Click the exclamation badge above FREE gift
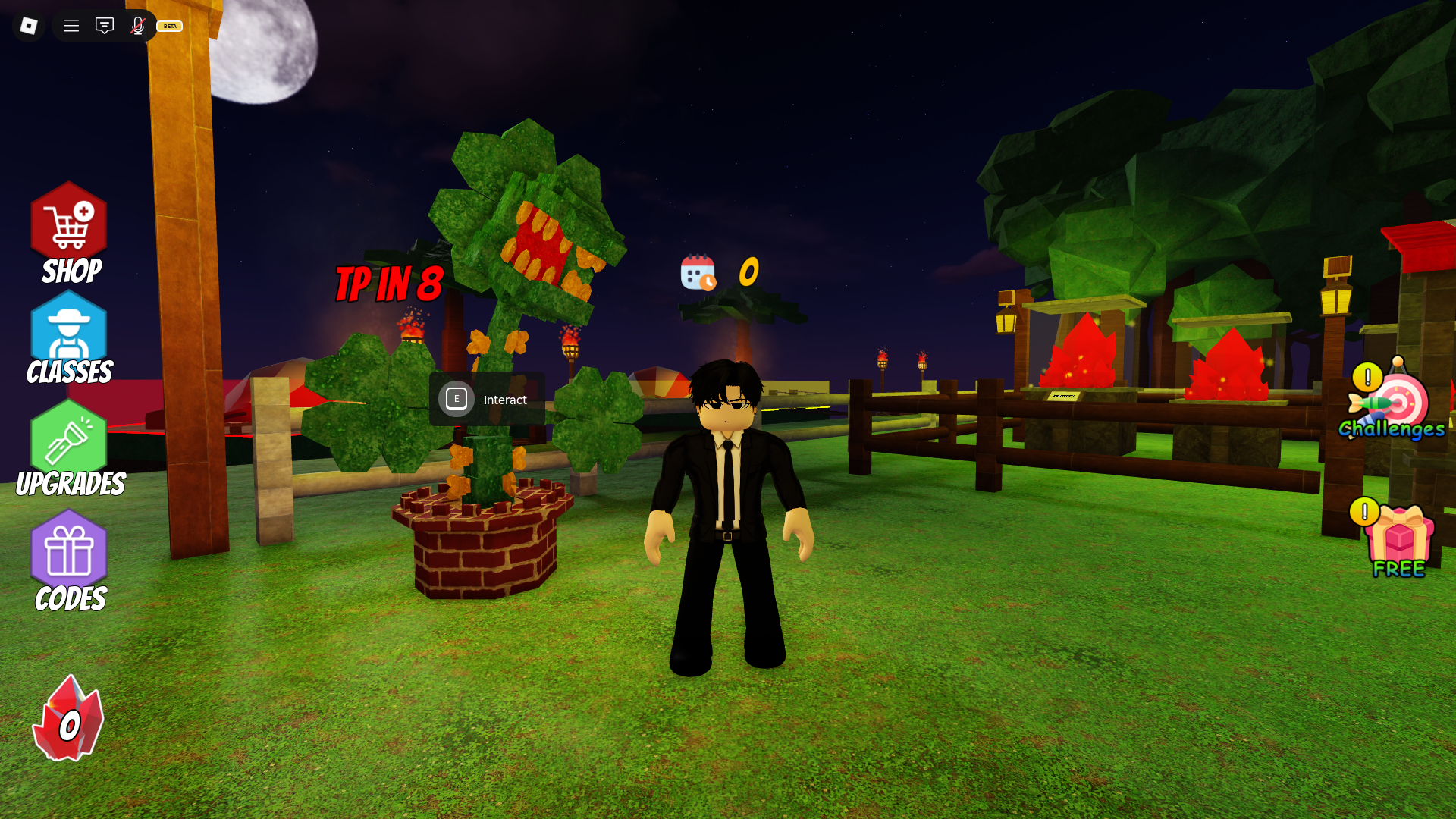 tap(1364, 512)
